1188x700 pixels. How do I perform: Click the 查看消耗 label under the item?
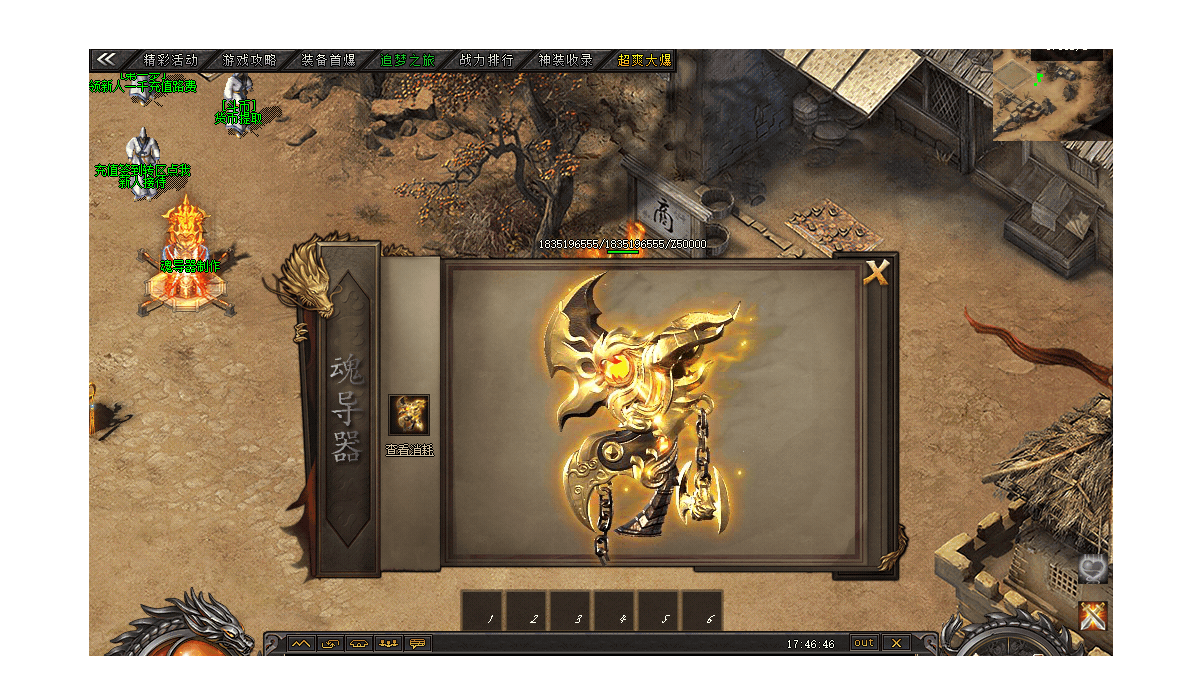410,450
